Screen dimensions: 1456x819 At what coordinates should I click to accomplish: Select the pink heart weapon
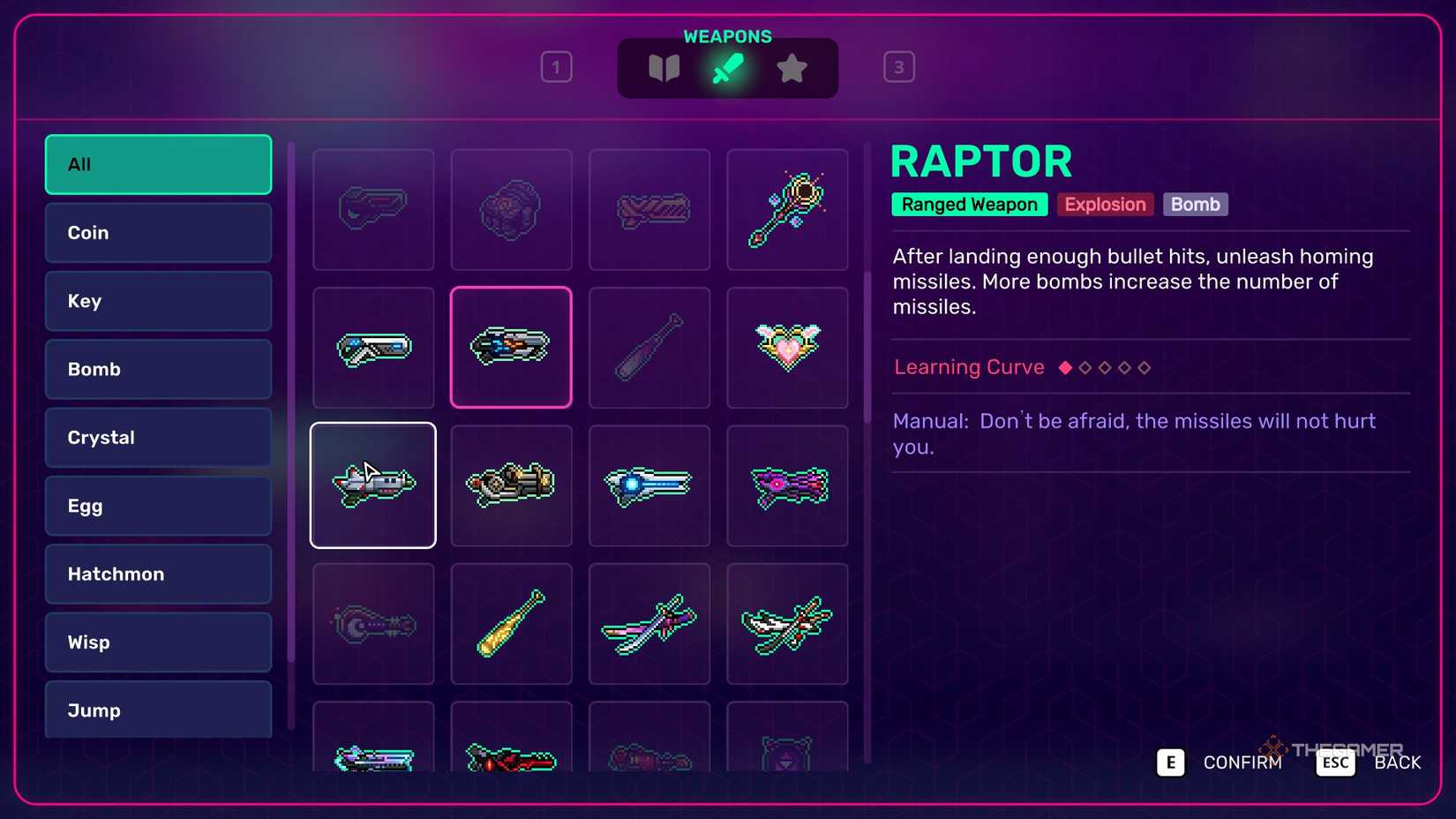point(788,347)
